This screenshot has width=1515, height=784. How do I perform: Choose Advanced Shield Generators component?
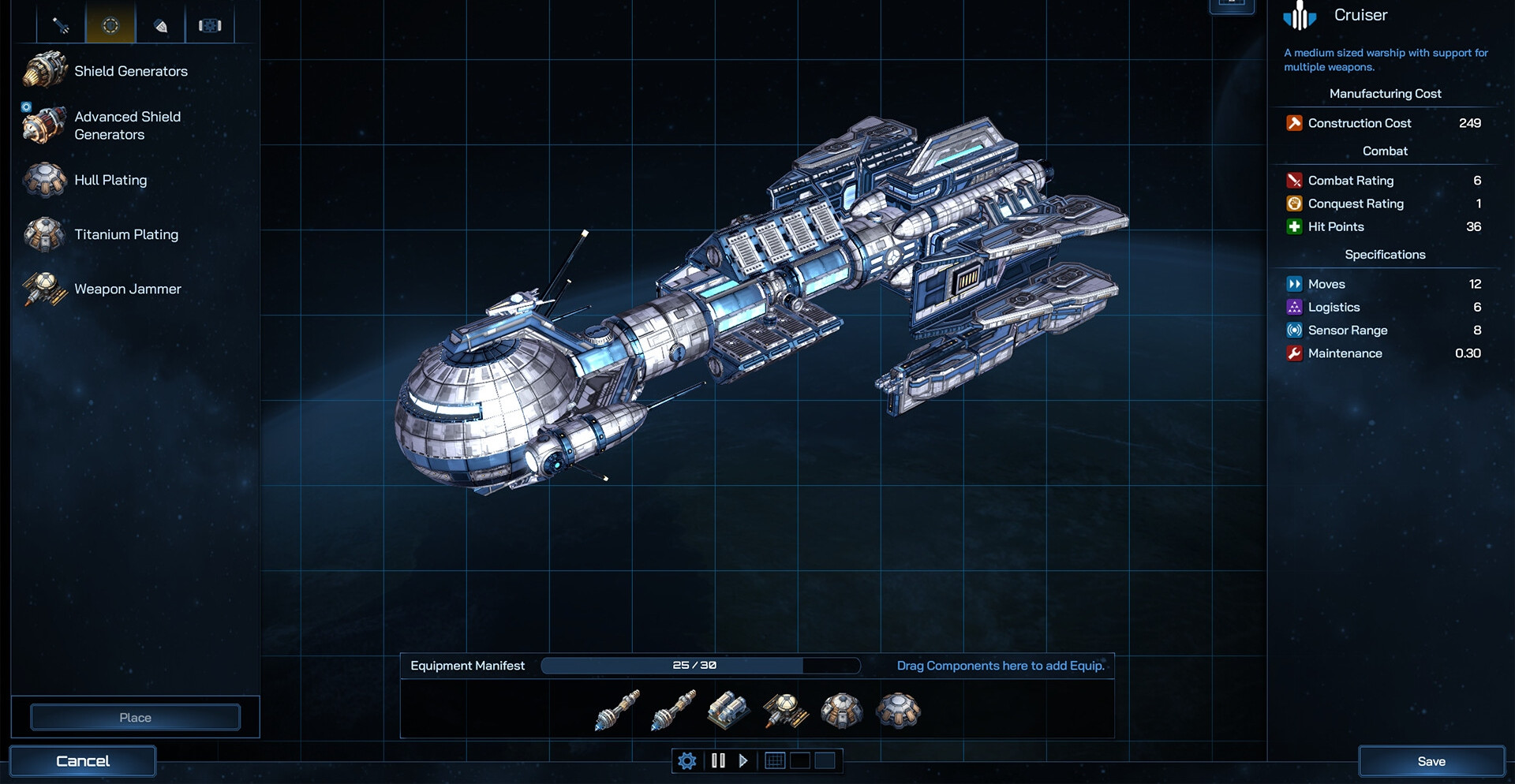(127, 125)
